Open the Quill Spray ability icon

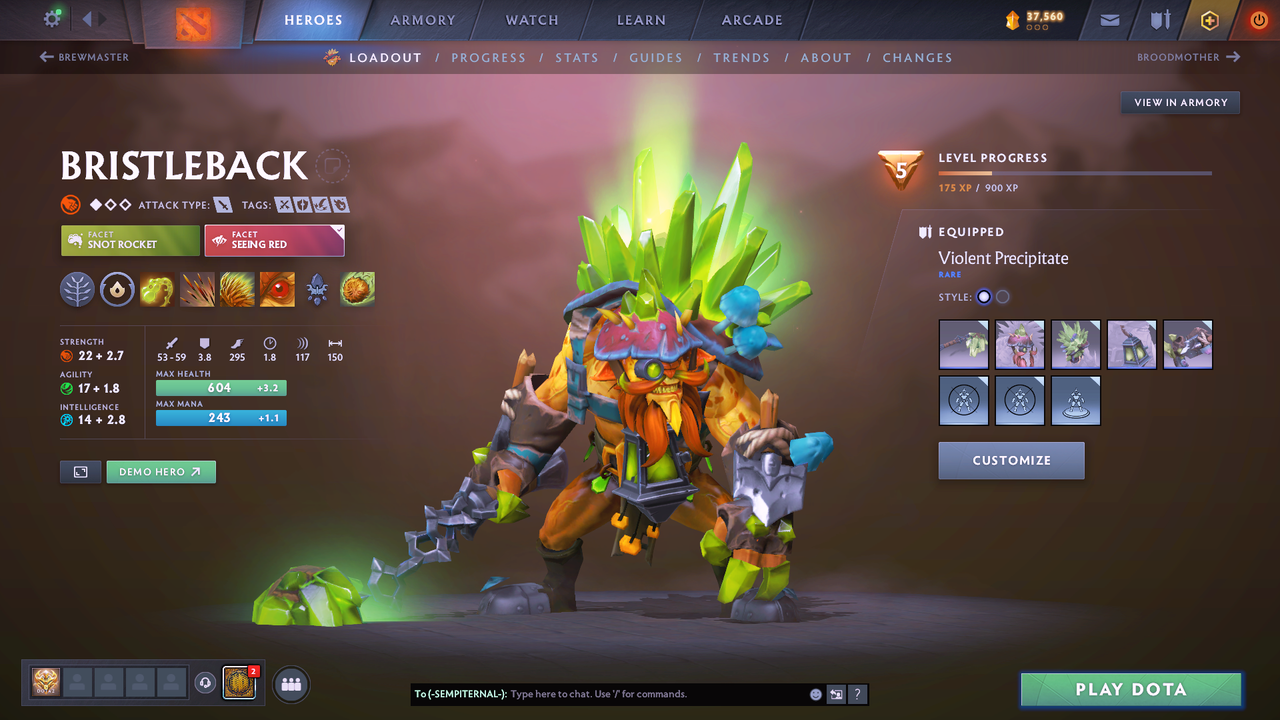point(197,290)
